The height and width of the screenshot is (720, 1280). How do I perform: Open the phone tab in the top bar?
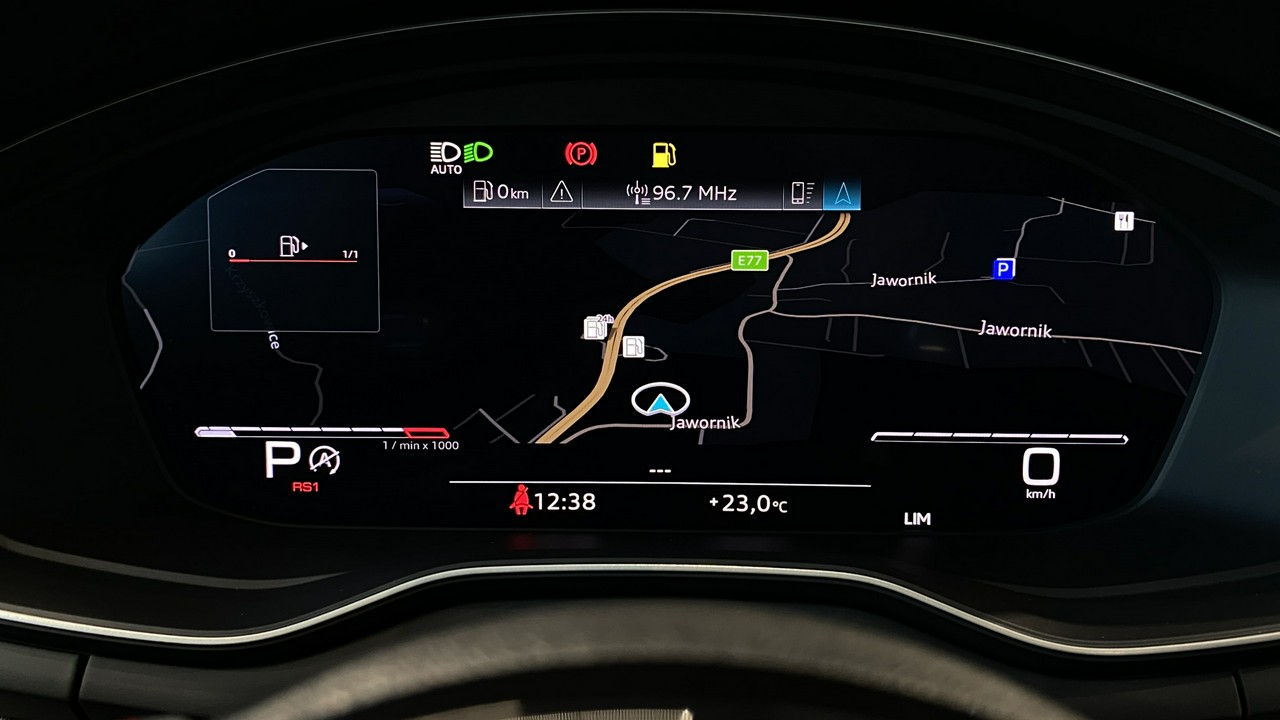(803, 192)
